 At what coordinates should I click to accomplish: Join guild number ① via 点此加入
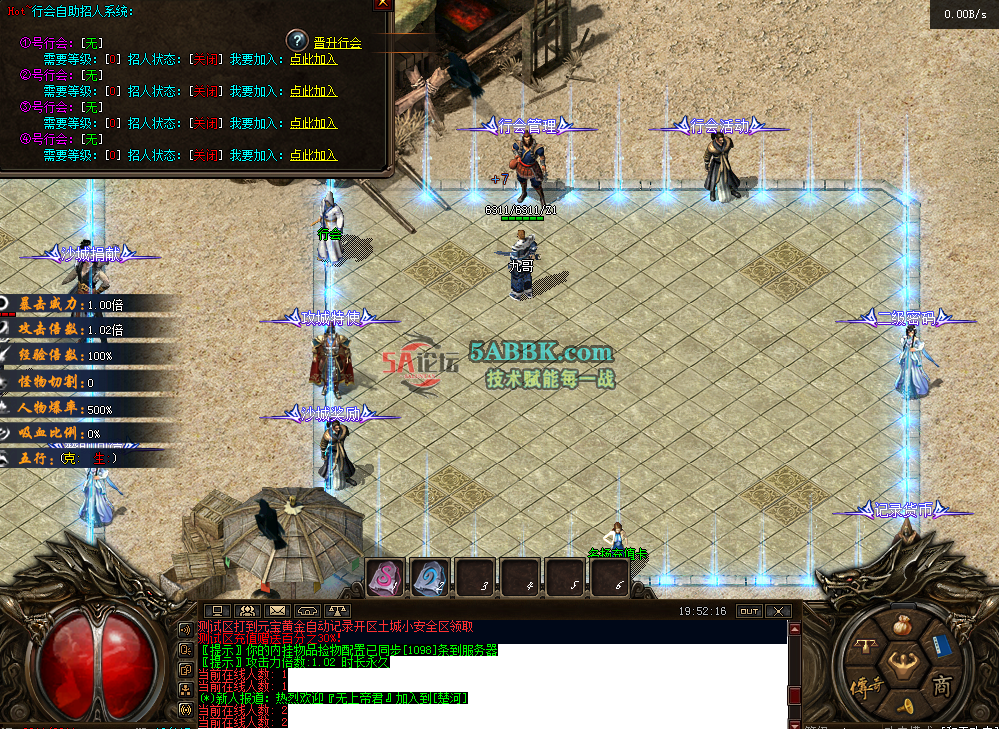313,60
